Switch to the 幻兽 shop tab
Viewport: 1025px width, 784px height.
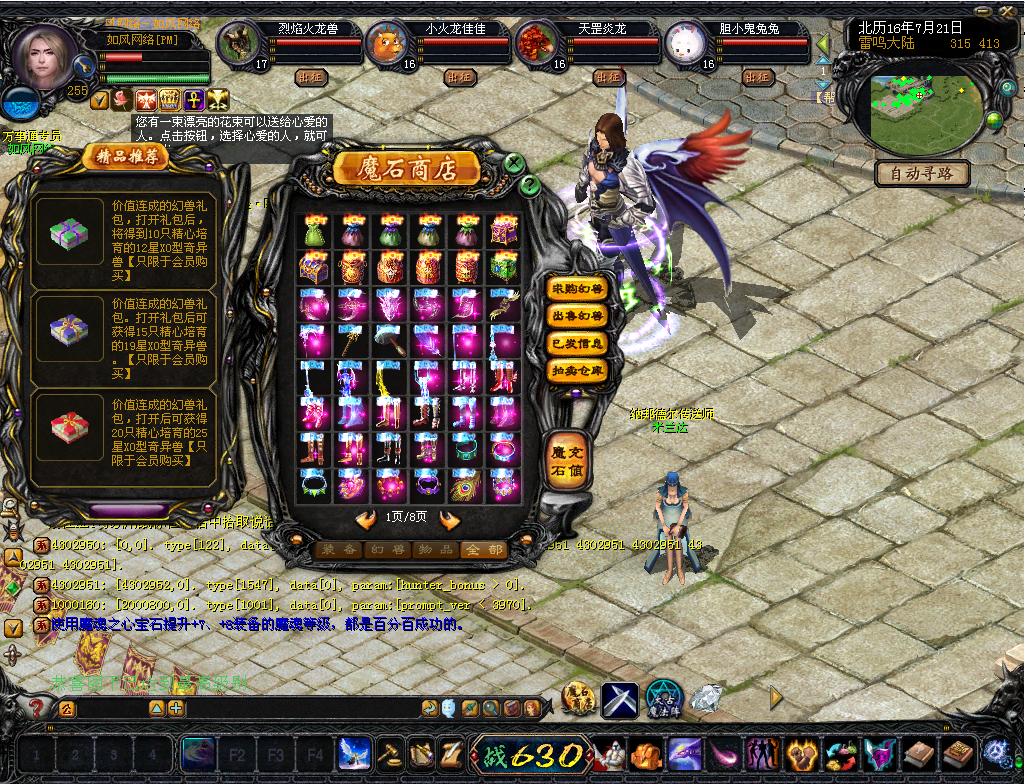(x=386, y=549)
